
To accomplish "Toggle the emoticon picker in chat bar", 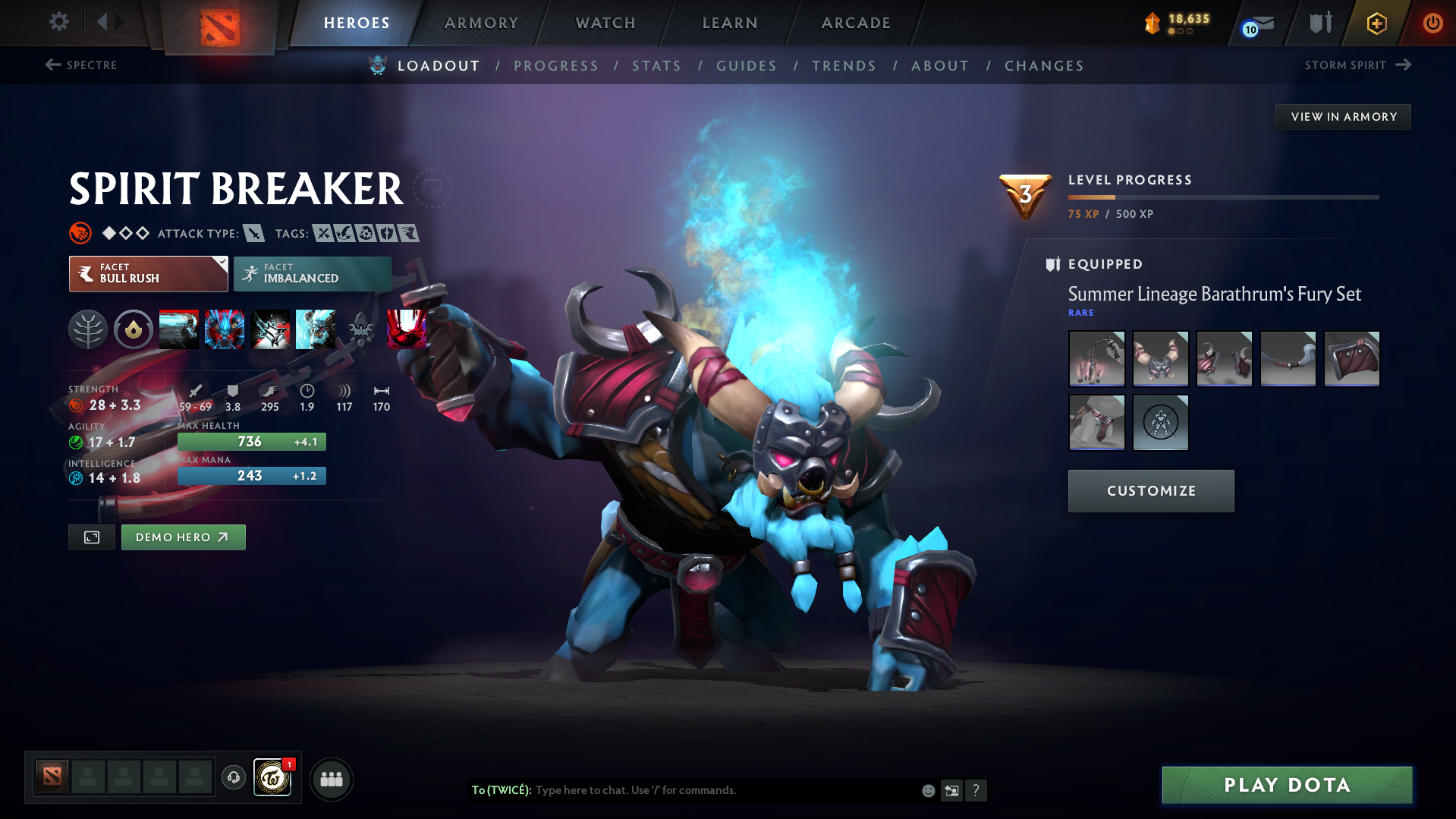I will (927, 790).
